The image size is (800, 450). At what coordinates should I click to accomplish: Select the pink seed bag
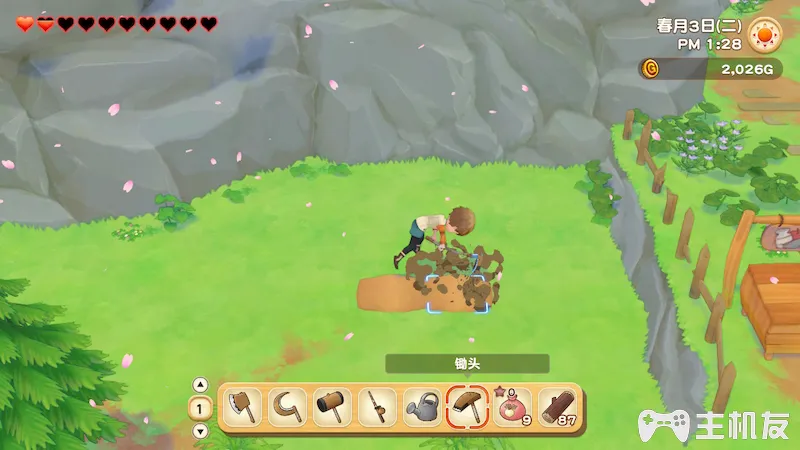pyautogui.click(x=512, y=407)
